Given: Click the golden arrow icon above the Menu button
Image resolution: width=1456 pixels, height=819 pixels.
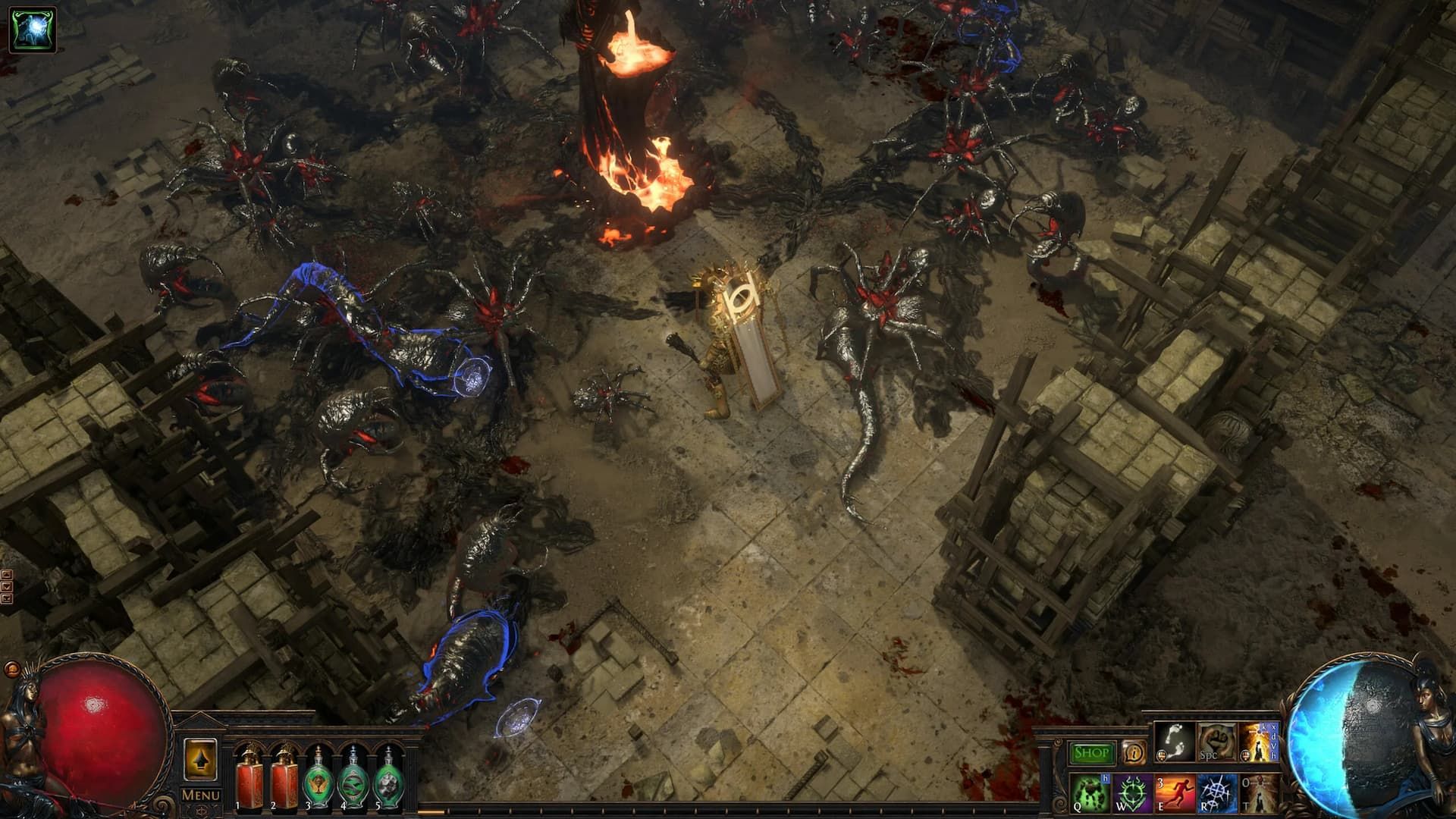Looking at the screenshot, I should (200, 761).
